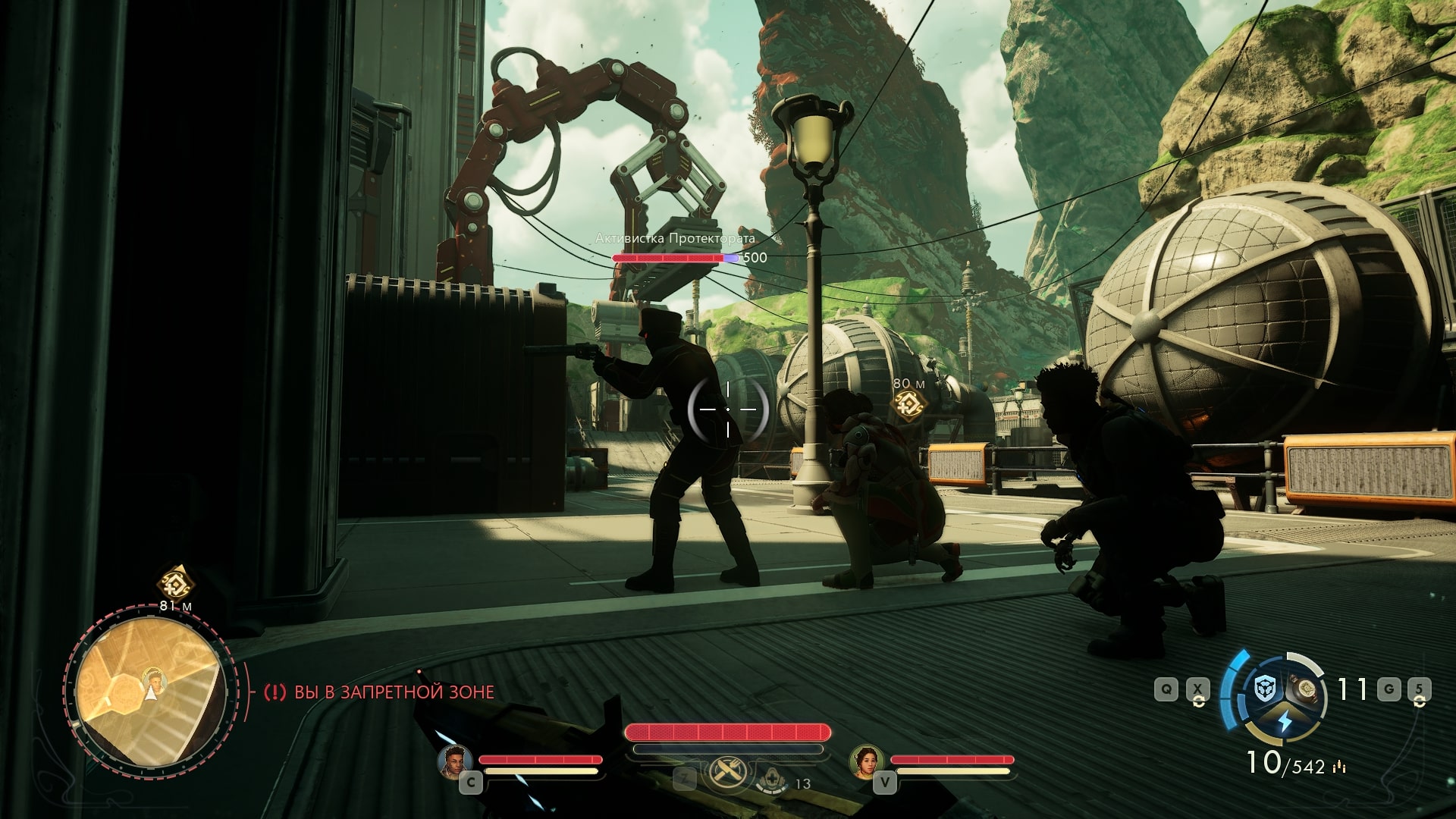Viewport: 1456px width, 819px height.
Task: Select the left companion portrait
Action: tap(454, 761)
